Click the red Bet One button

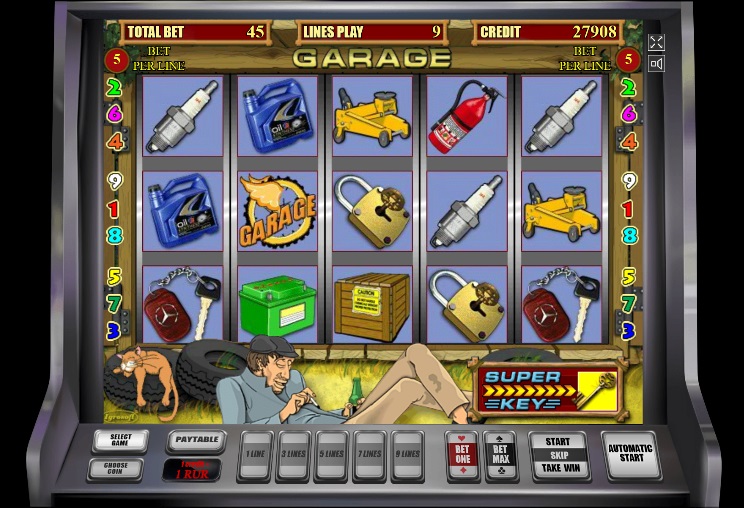pos(462,455)
